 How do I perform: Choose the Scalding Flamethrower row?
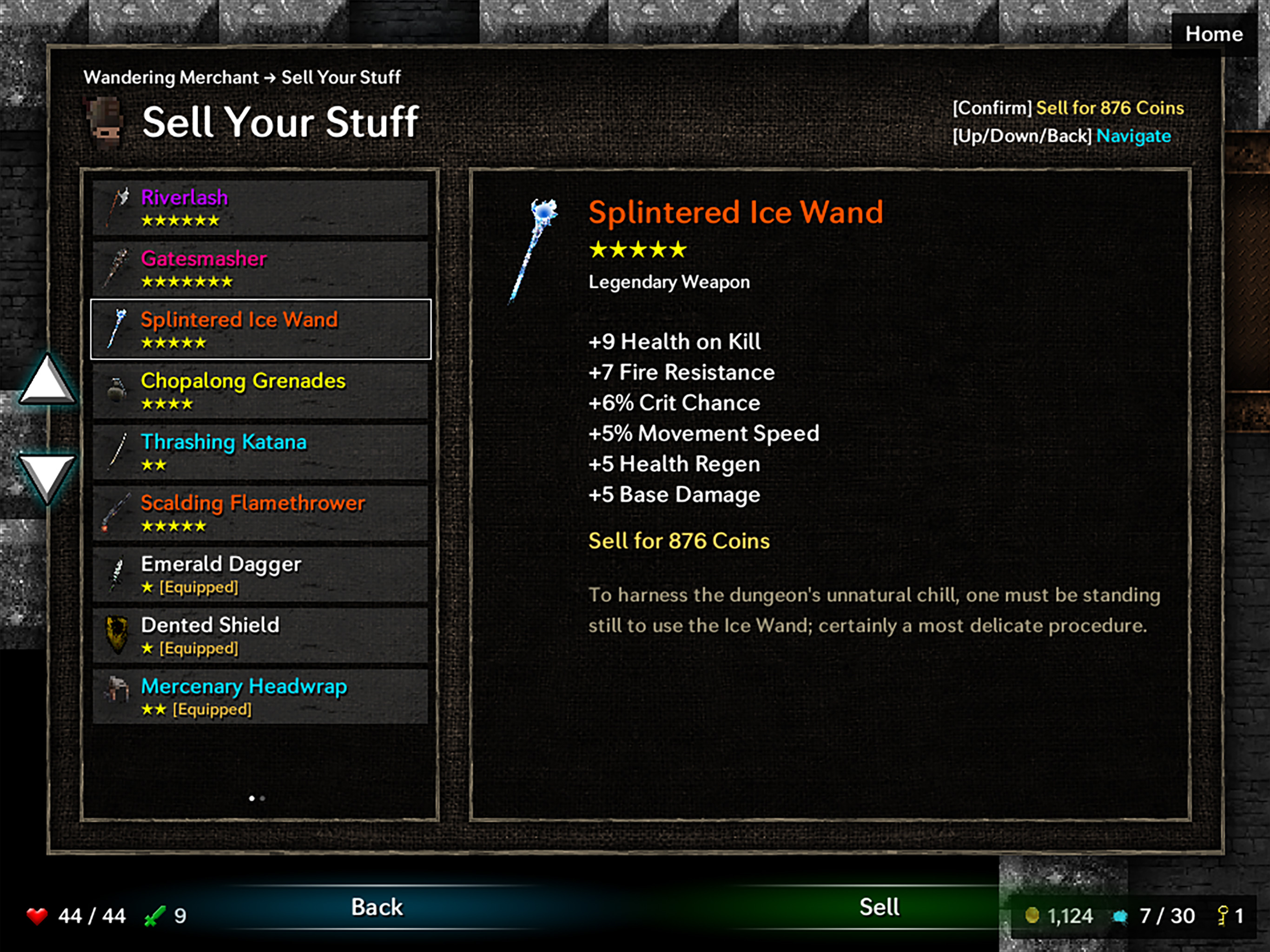tap(260, 513)
